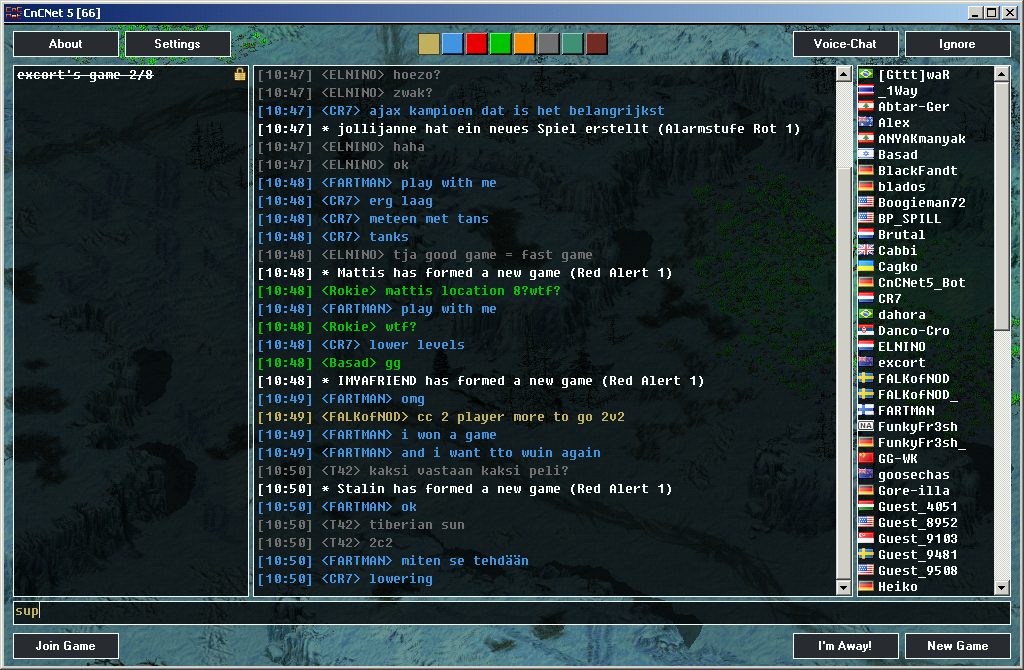The width and height of the screenshot is (1024, 670).
Task: Select the brown color swatch
Action: [x=596, y=44]
